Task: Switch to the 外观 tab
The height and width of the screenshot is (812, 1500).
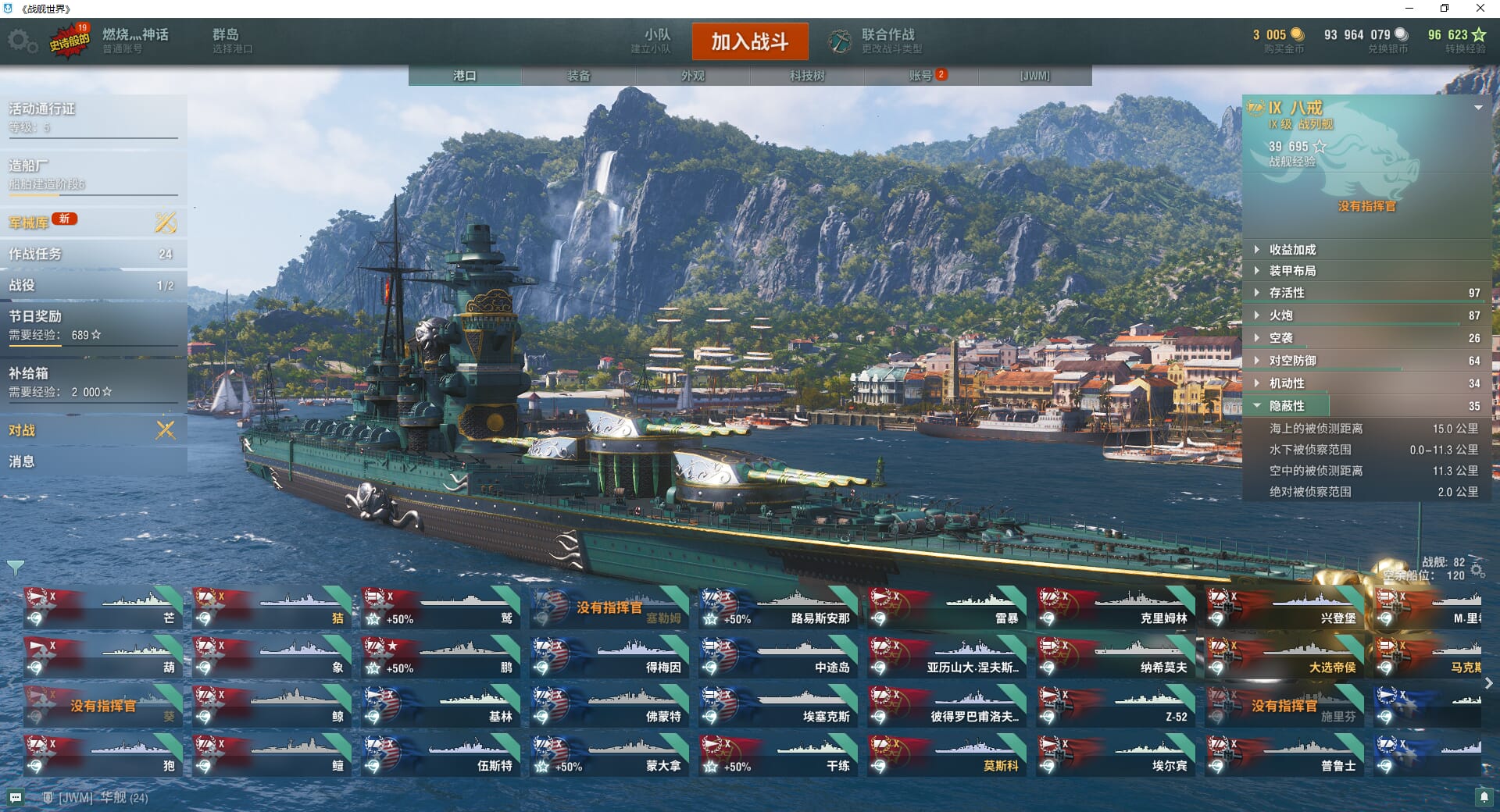Action: tap(692, 76)
